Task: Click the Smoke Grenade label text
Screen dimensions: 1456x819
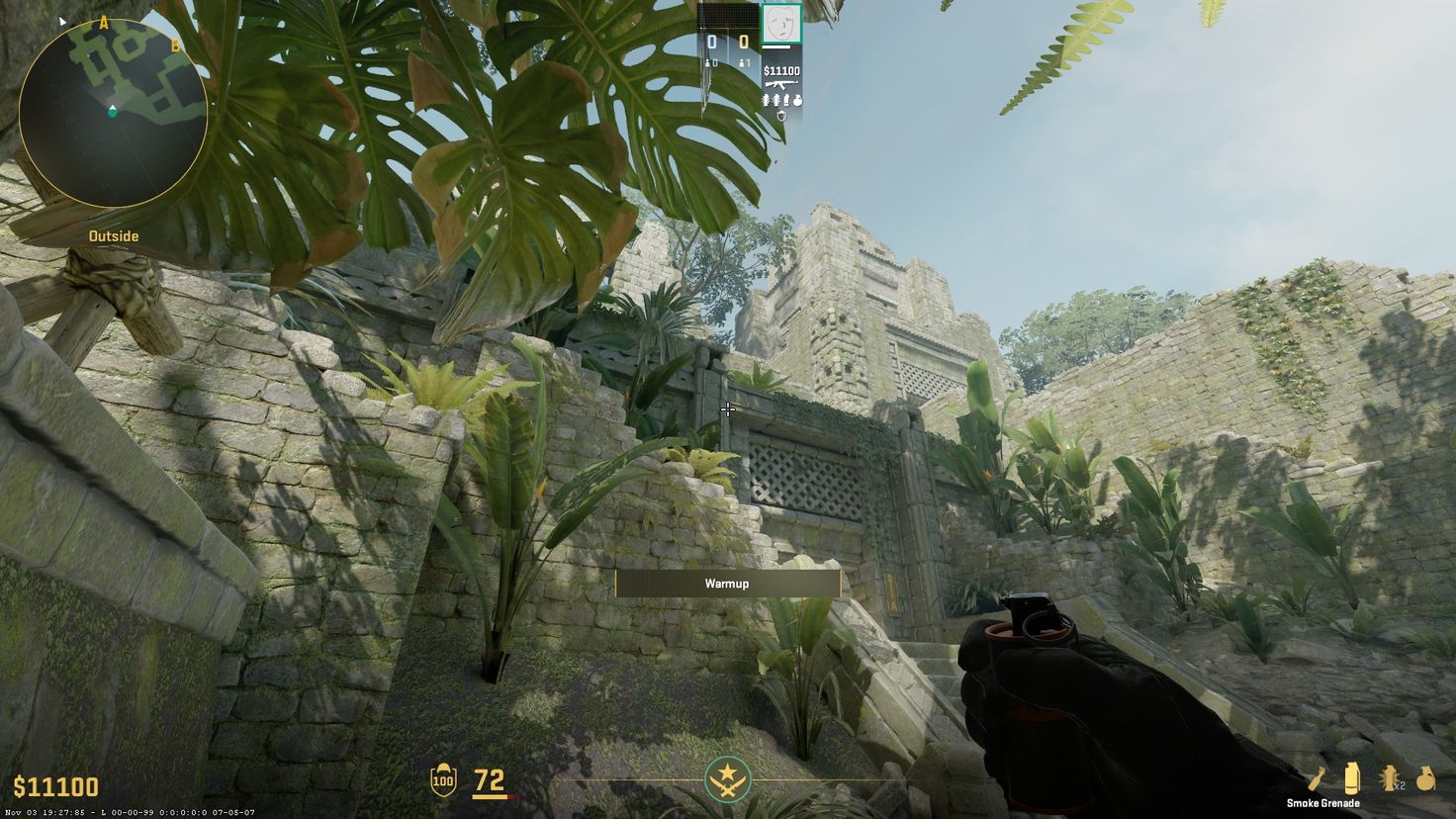Action: click(x=1323, y=804)
